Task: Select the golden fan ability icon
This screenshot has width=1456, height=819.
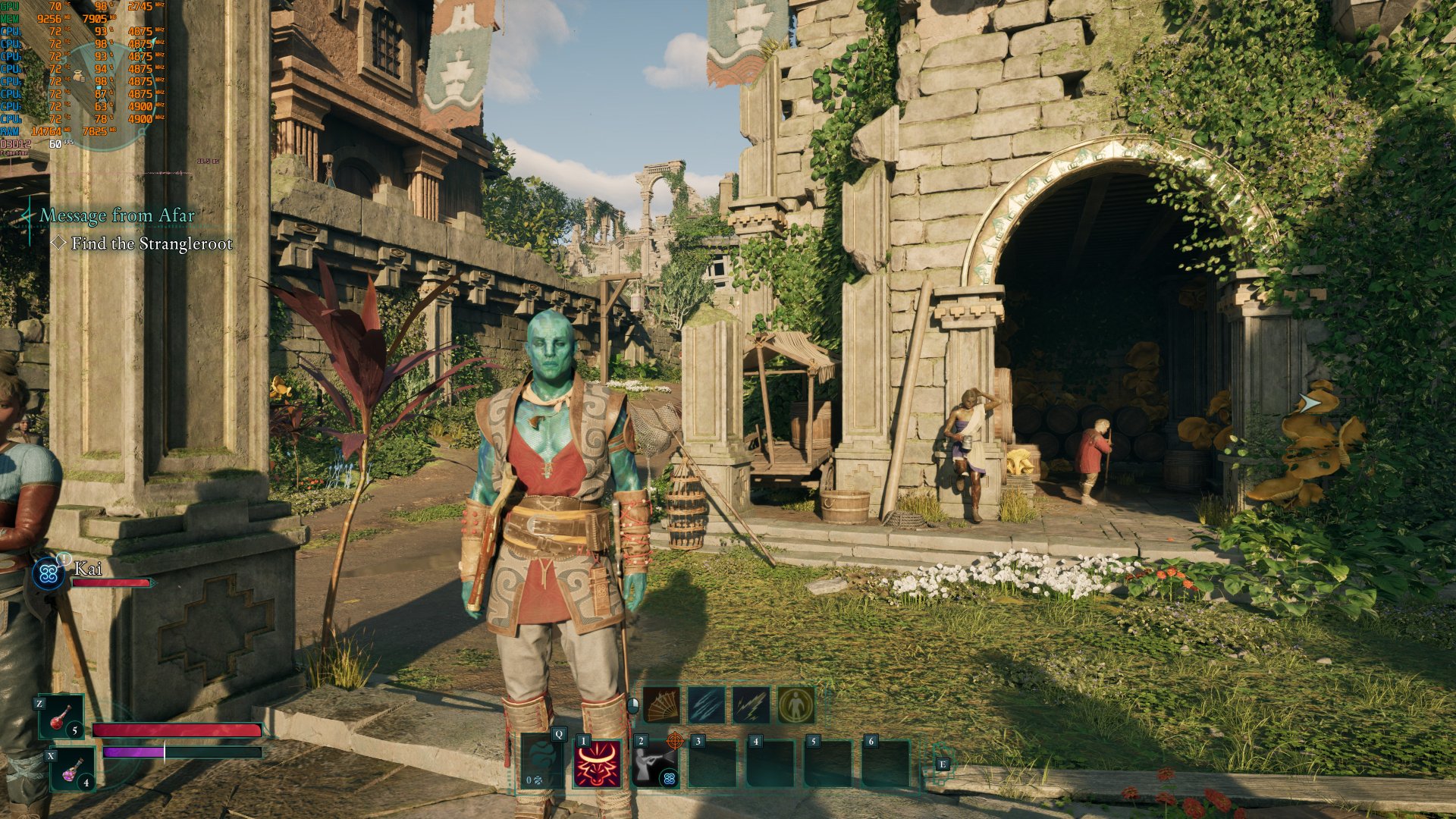Action: coord(661,704)
